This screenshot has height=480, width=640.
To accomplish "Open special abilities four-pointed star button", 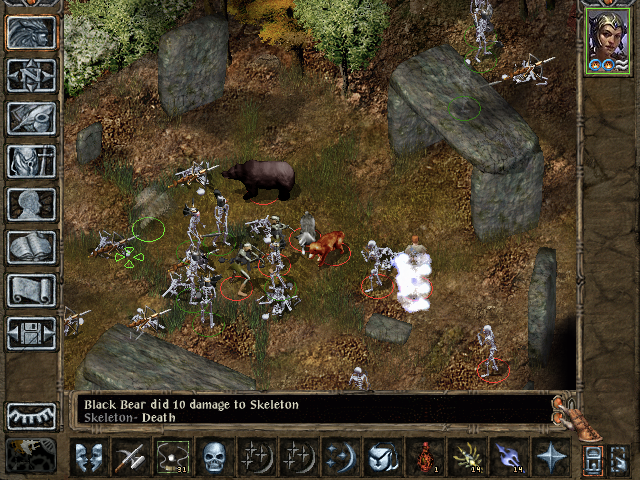I will click(x=550, y=457).
